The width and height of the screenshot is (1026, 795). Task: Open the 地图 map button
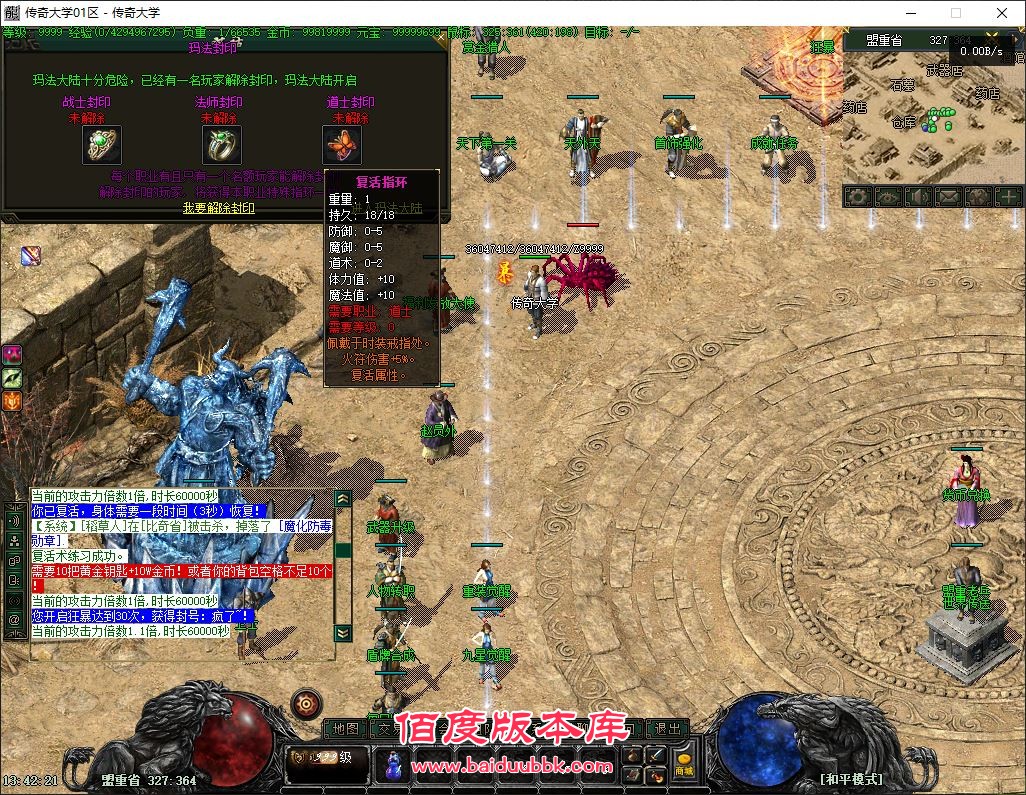tap(345, 729)
